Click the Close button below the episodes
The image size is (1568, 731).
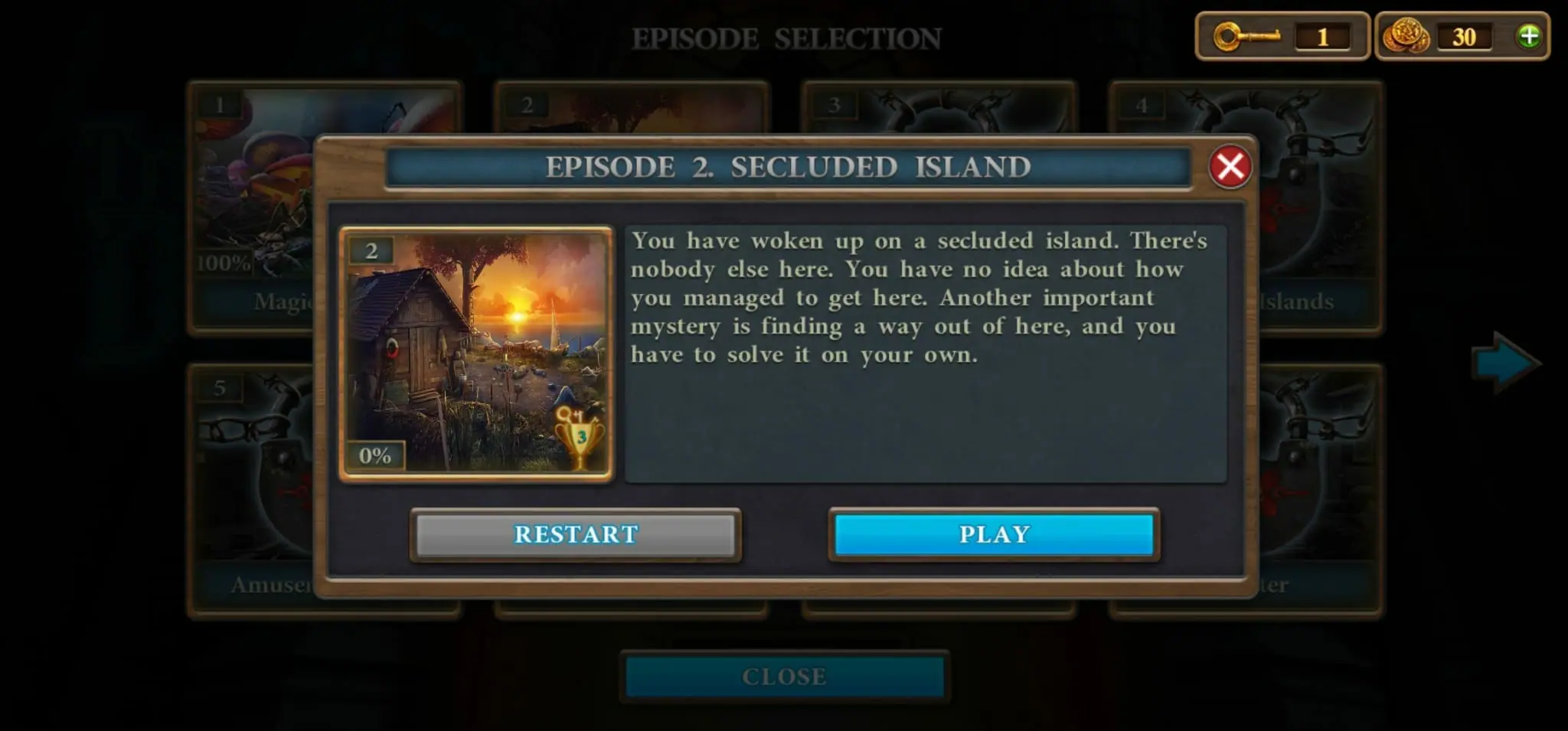(x=784, y=677)
